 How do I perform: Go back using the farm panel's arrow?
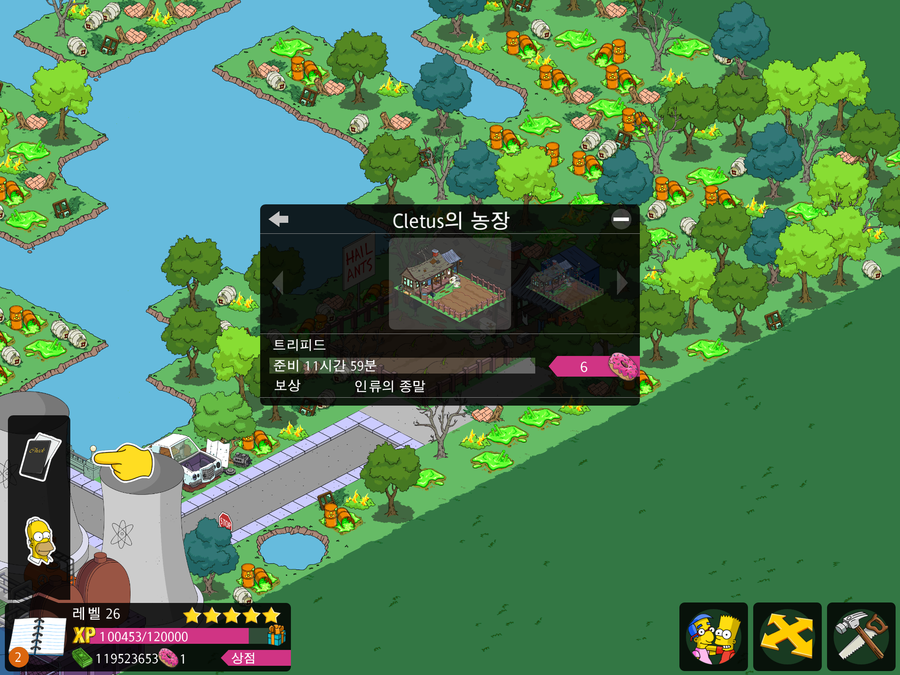279,220
